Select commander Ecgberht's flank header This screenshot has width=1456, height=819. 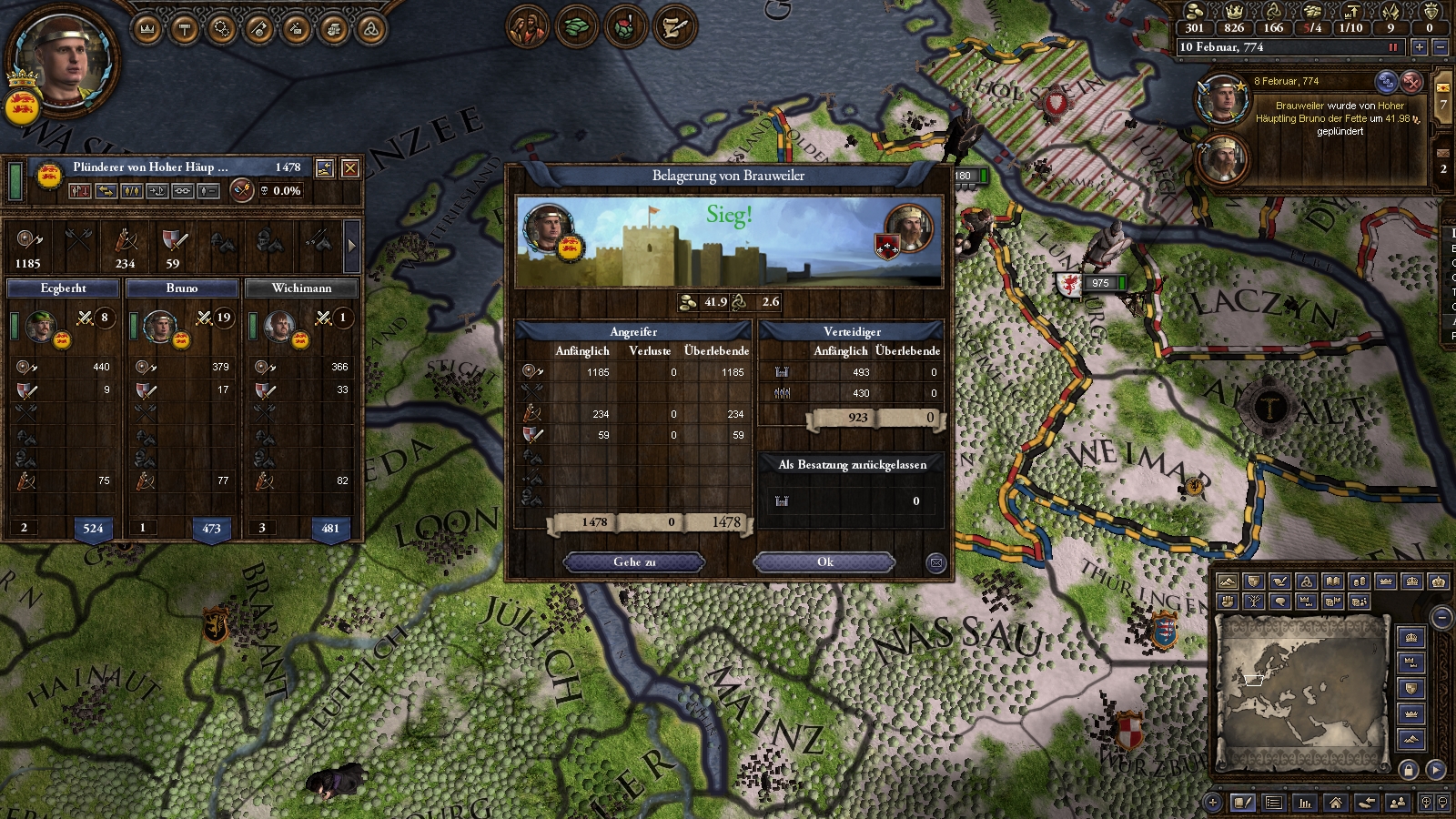coord(64,288)
